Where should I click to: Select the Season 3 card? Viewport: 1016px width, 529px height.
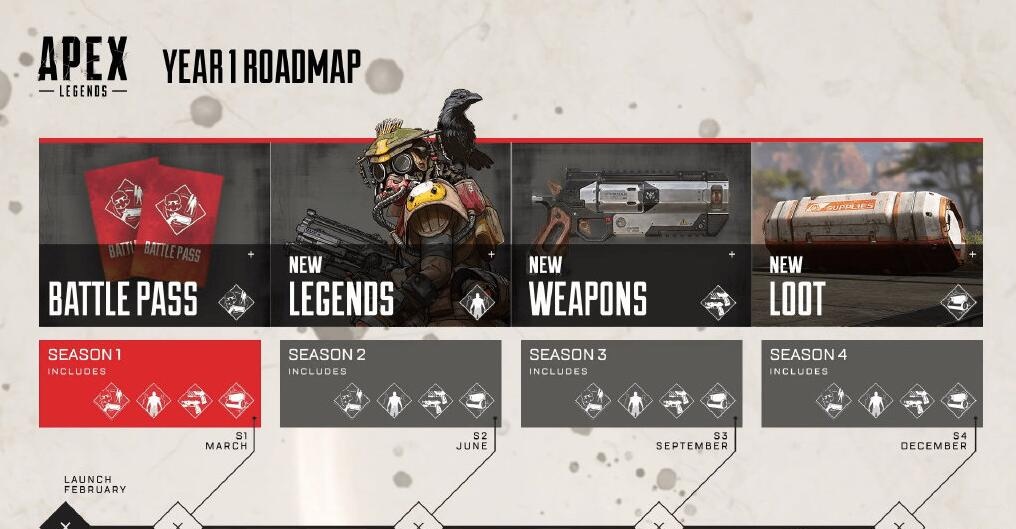tap(631, 383)
